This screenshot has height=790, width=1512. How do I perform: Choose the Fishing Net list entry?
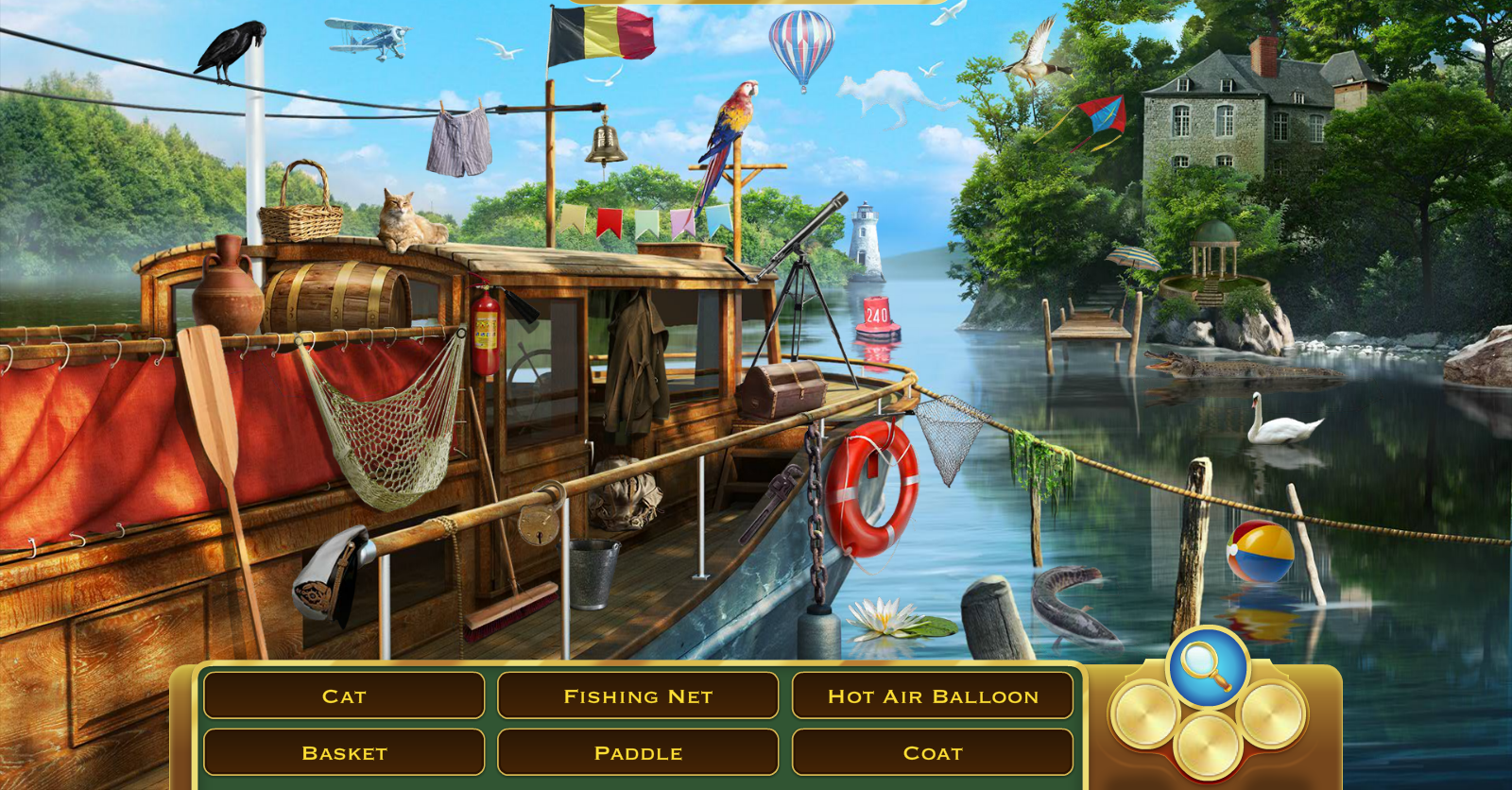click(638, 696)
